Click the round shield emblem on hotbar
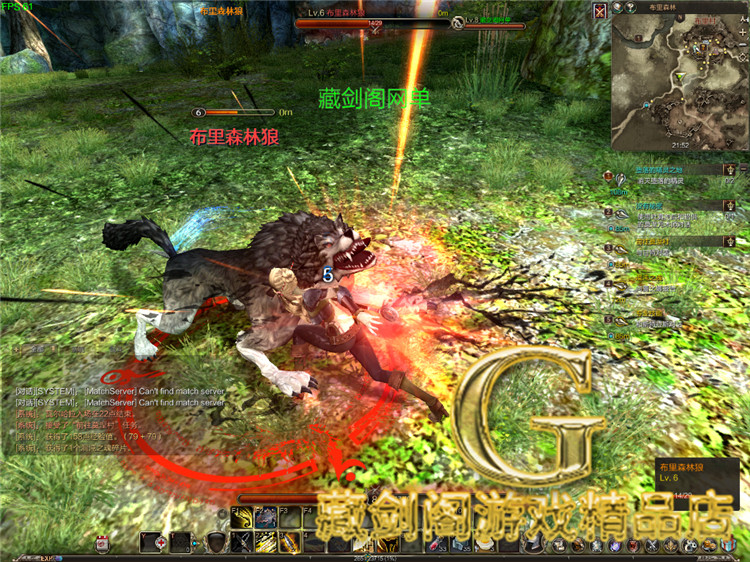 216,543
